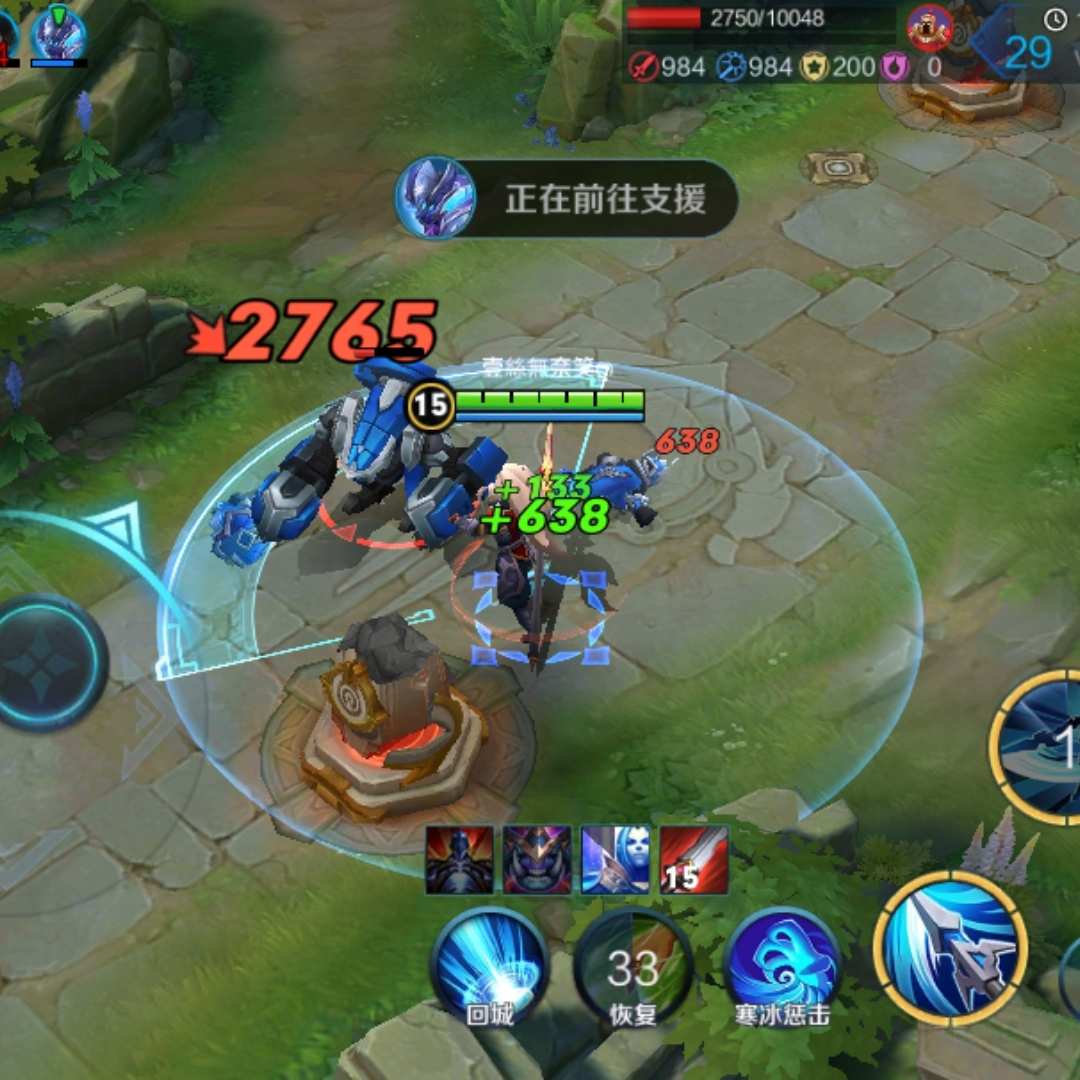This screenshot has width=1080, height=1080.
Task: Tap the dark demon status icon with red background
Action: (x=460, y=860)
